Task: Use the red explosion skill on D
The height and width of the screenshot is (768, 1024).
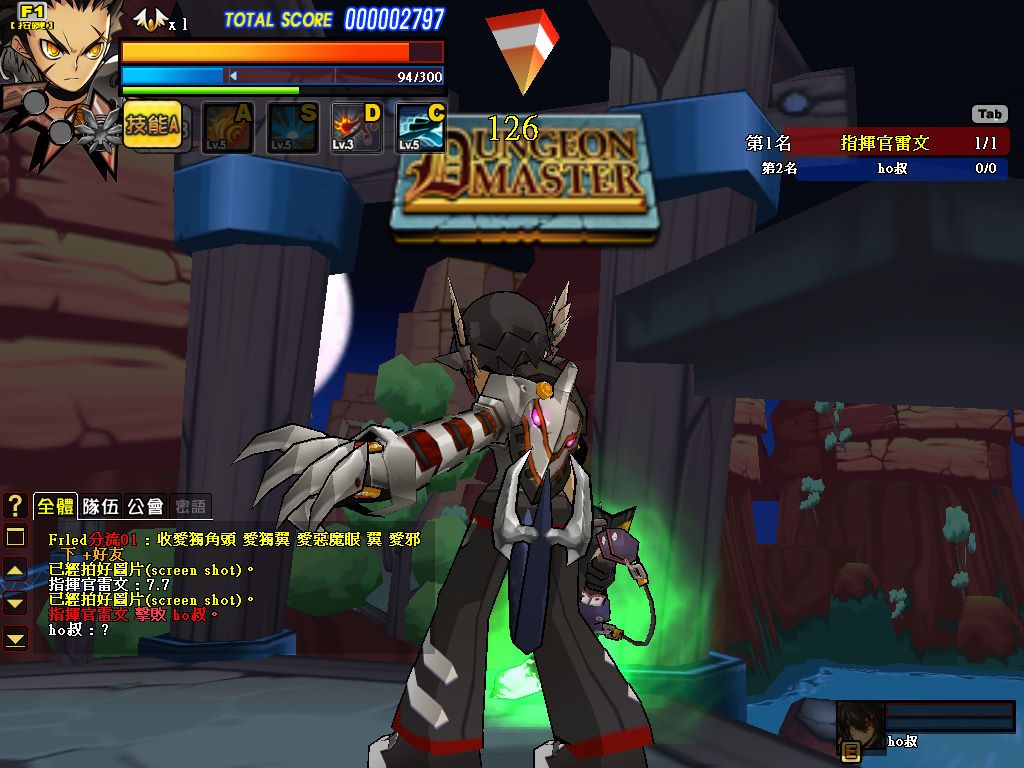Action: tap(357, 128)
